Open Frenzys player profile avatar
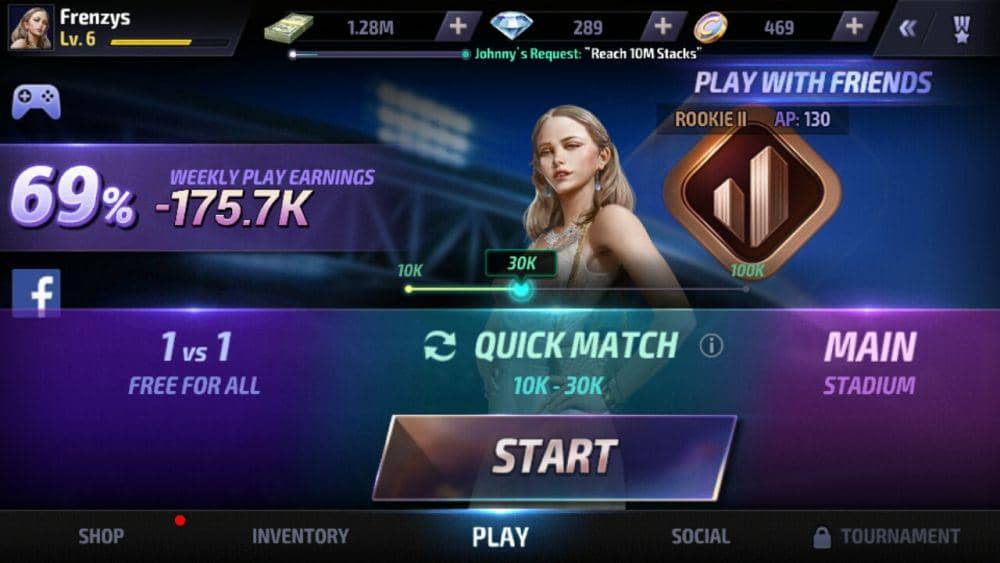The image size is (1000, 563). [x=31, y=27]
